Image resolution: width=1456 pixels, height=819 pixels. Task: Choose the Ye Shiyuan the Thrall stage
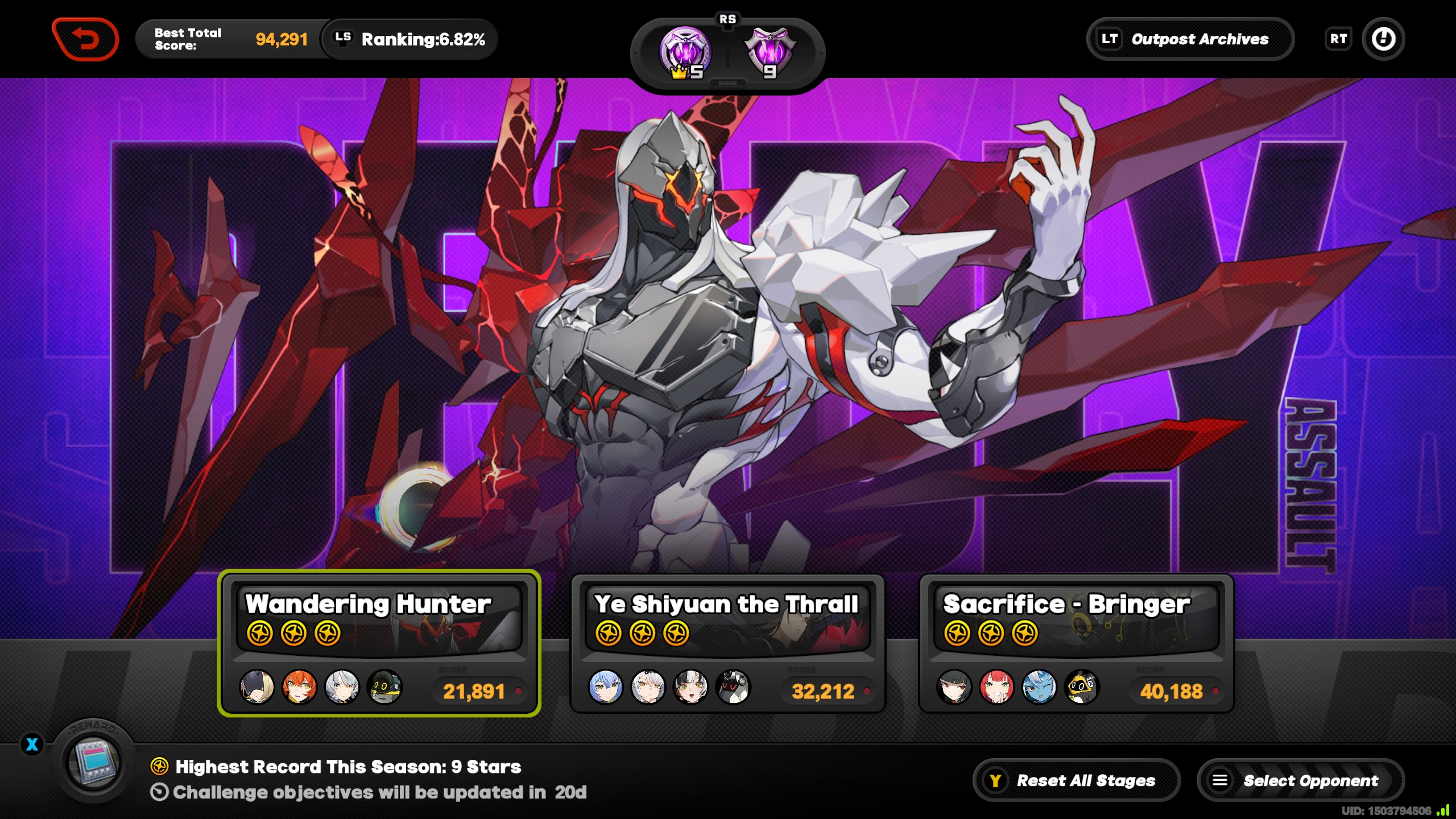[x=727, y=643]
